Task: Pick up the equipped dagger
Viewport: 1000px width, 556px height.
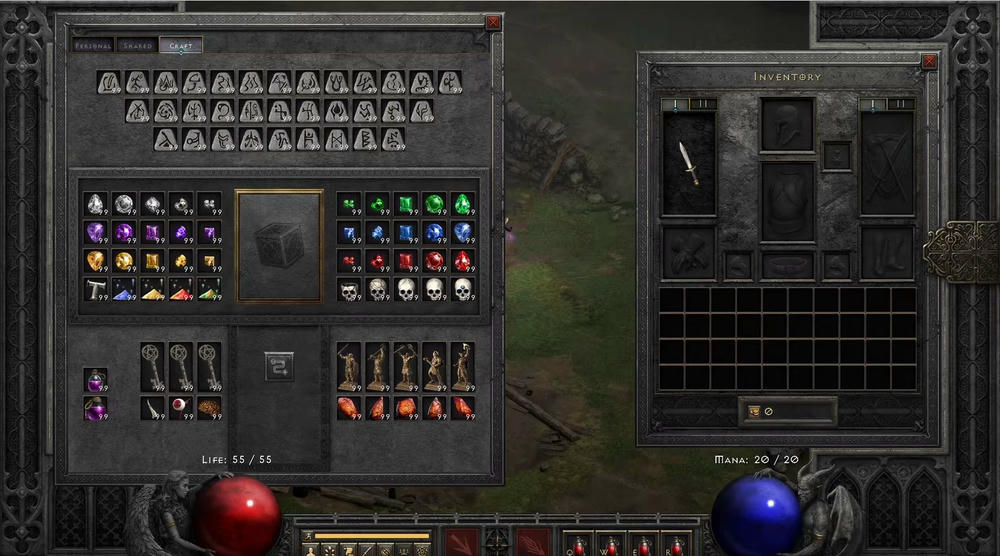Action: (x=689, y=163)
